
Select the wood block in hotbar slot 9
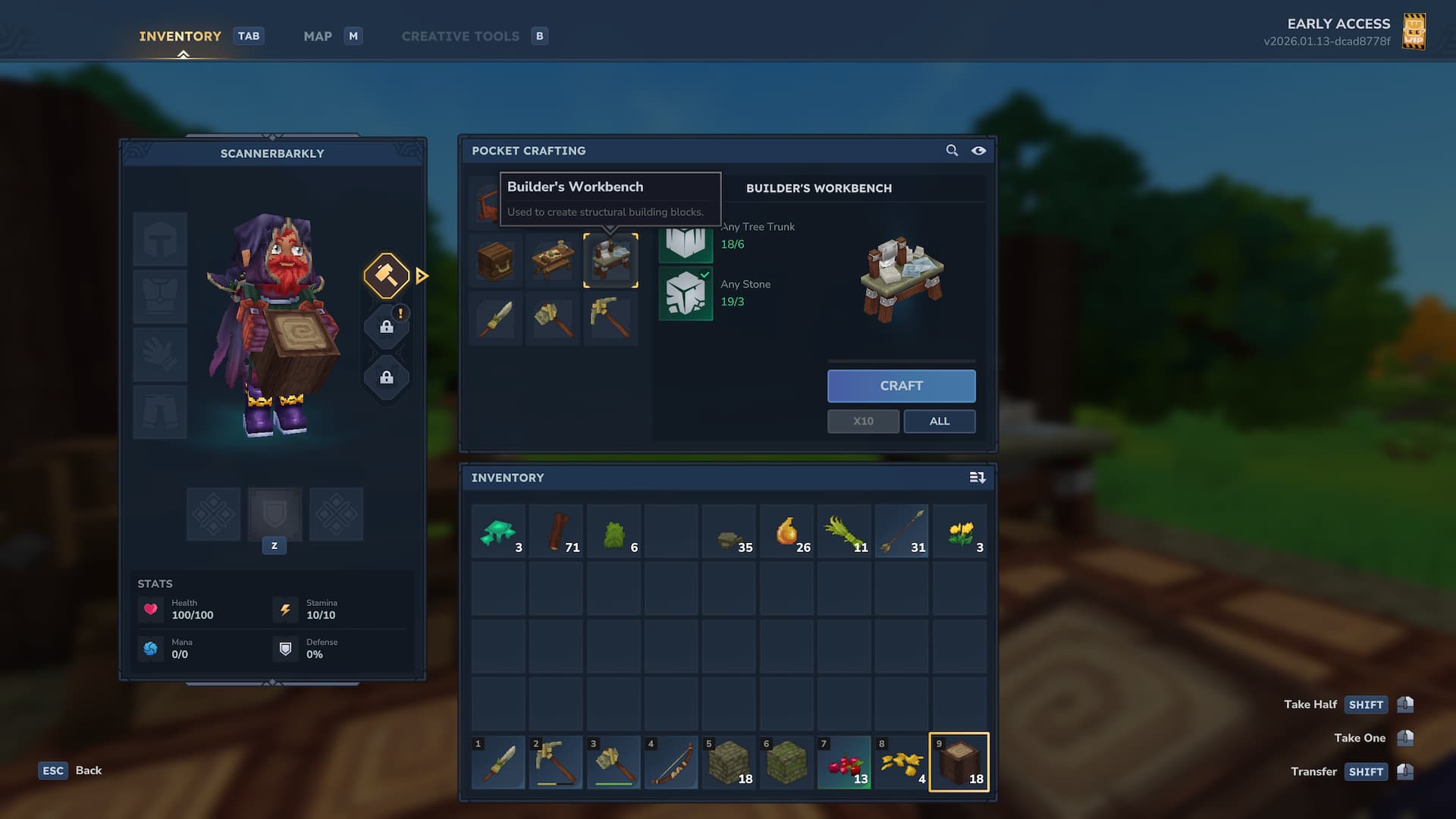[959, 762]
